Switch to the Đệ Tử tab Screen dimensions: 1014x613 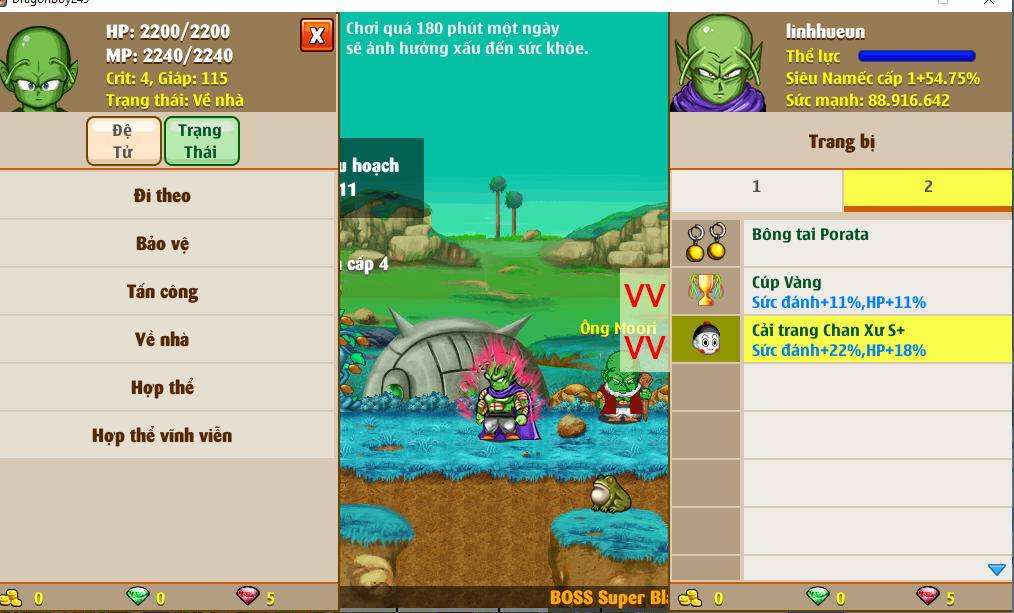[x=124, y=141]
